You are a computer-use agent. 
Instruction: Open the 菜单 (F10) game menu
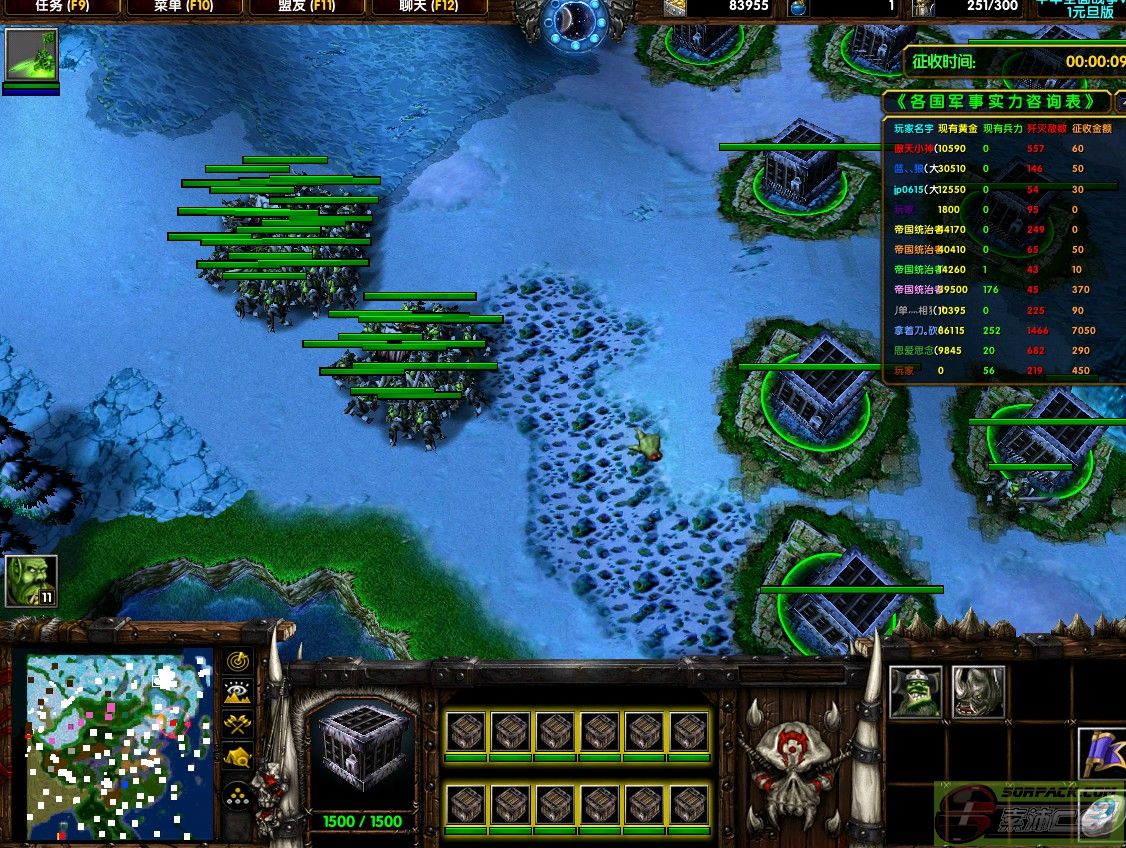(185, 7)
